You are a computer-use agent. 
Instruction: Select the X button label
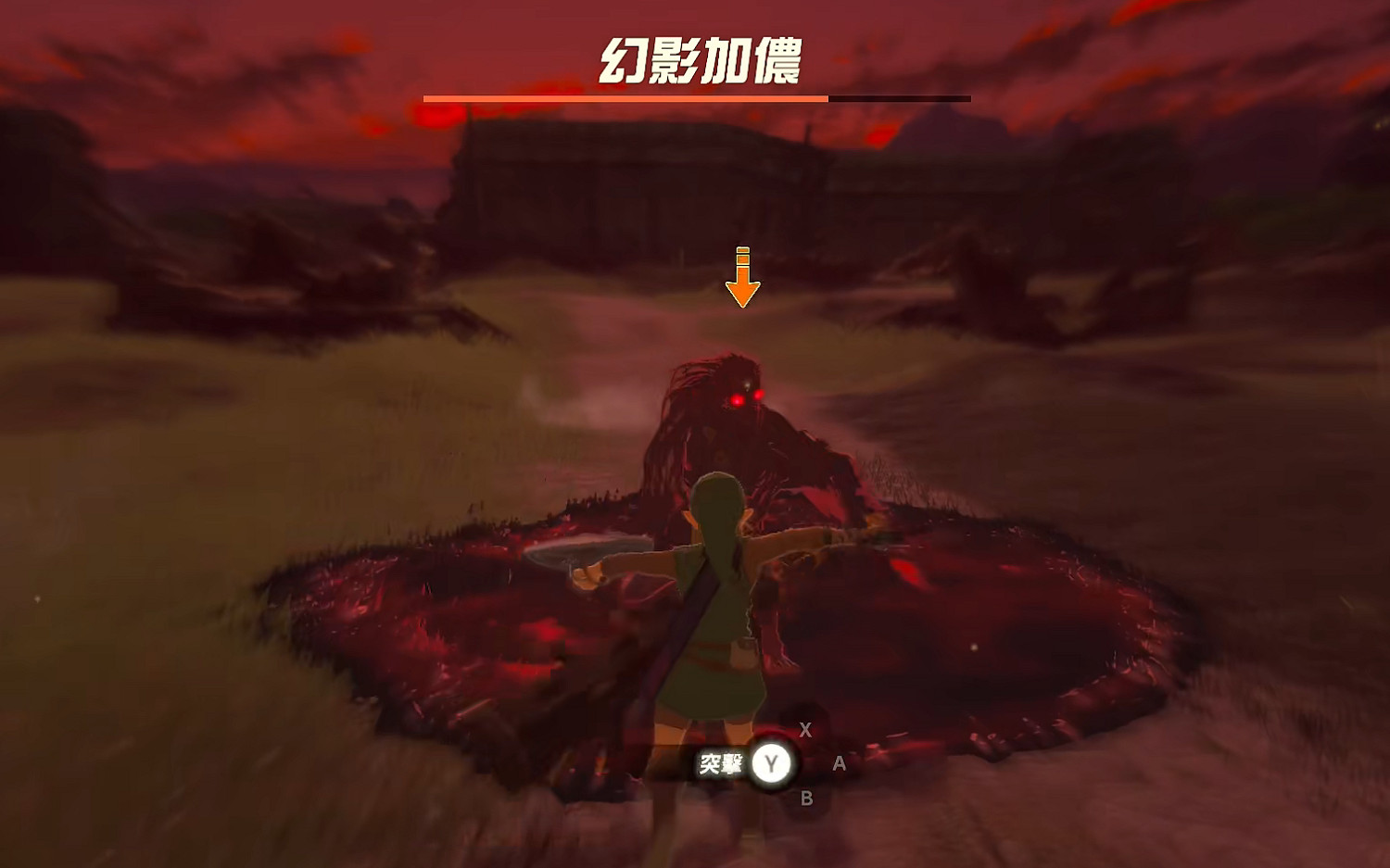coord(805,729)
